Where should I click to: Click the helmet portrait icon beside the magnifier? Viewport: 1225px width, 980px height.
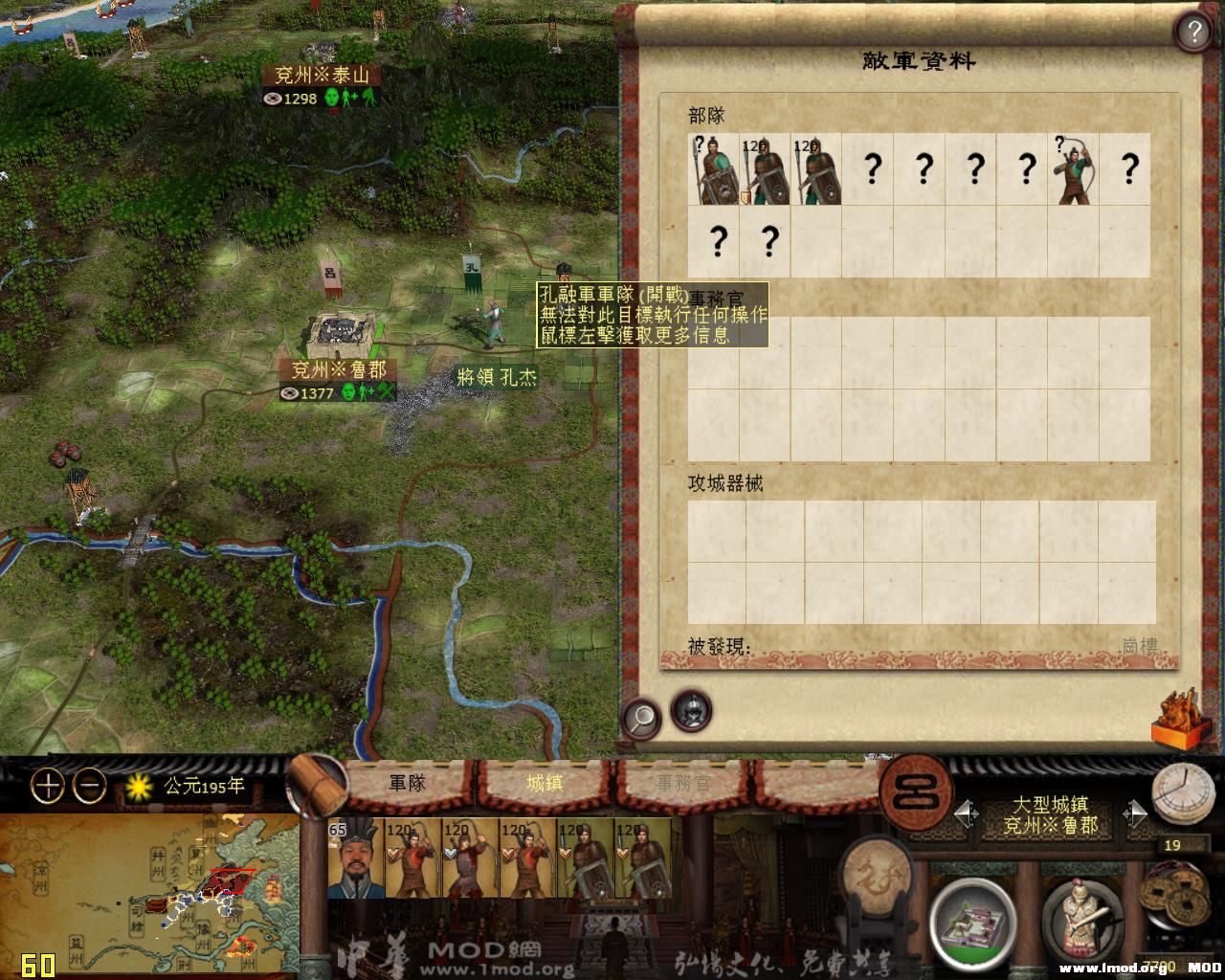click(688, 709)
